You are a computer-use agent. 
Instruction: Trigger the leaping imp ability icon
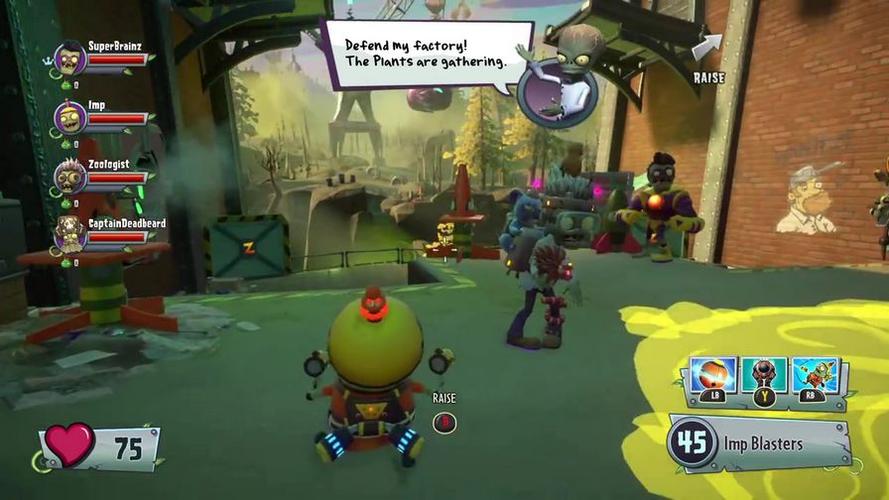click(815, 376)
